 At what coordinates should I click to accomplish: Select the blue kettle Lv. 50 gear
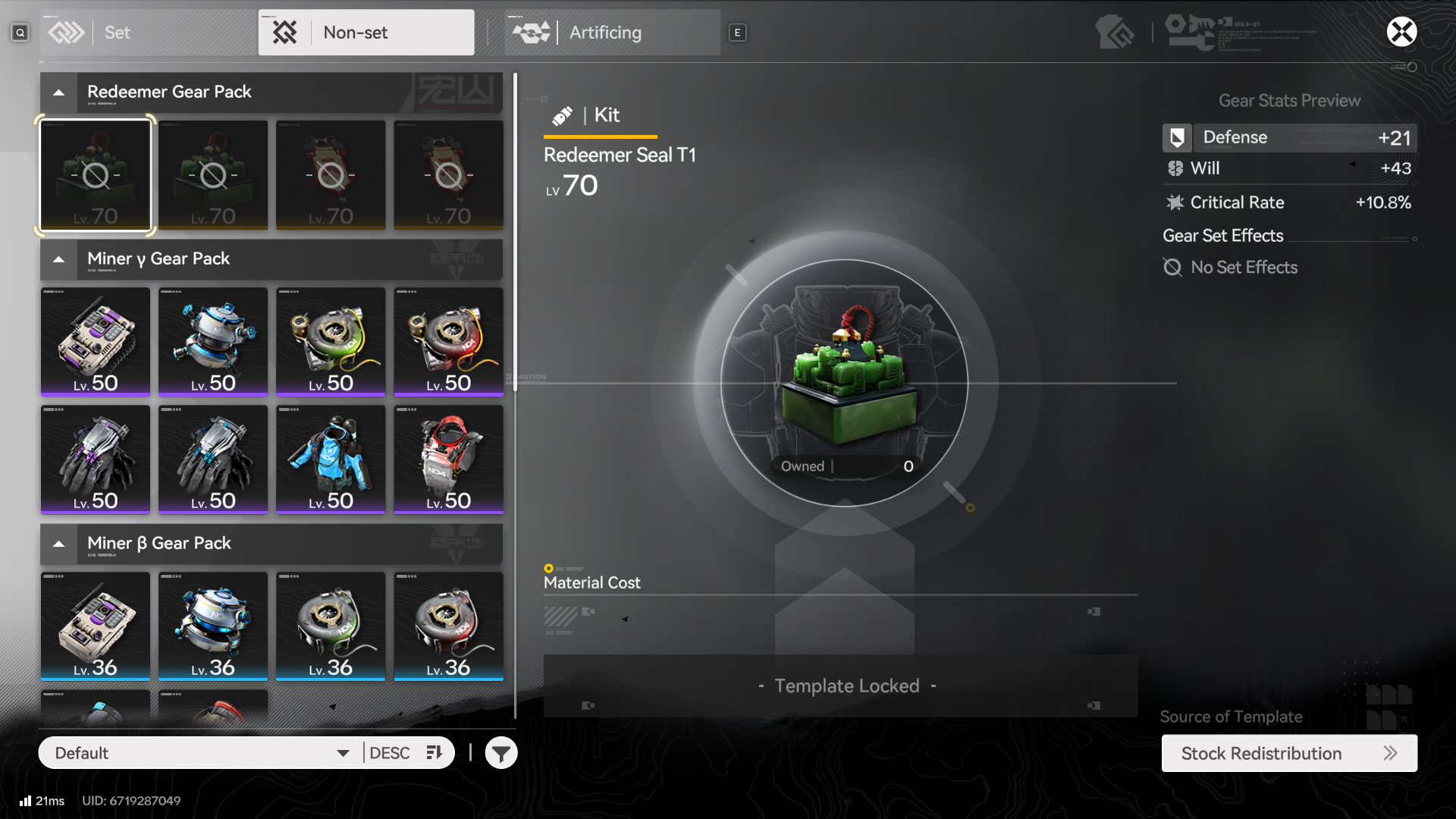pos(213,342)
